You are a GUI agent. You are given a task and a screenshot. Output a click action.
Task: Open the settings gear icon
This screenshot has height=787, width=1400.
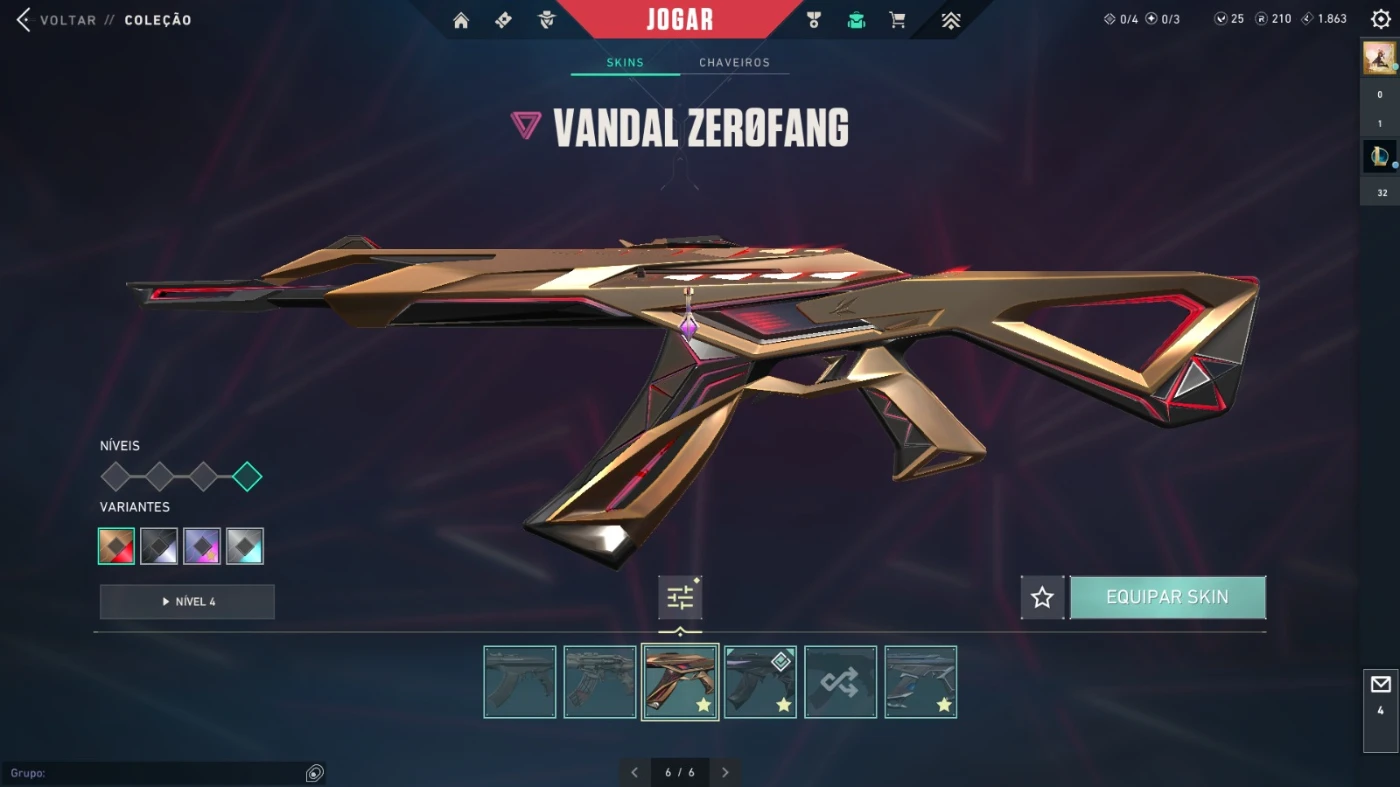click(1381, 19)
